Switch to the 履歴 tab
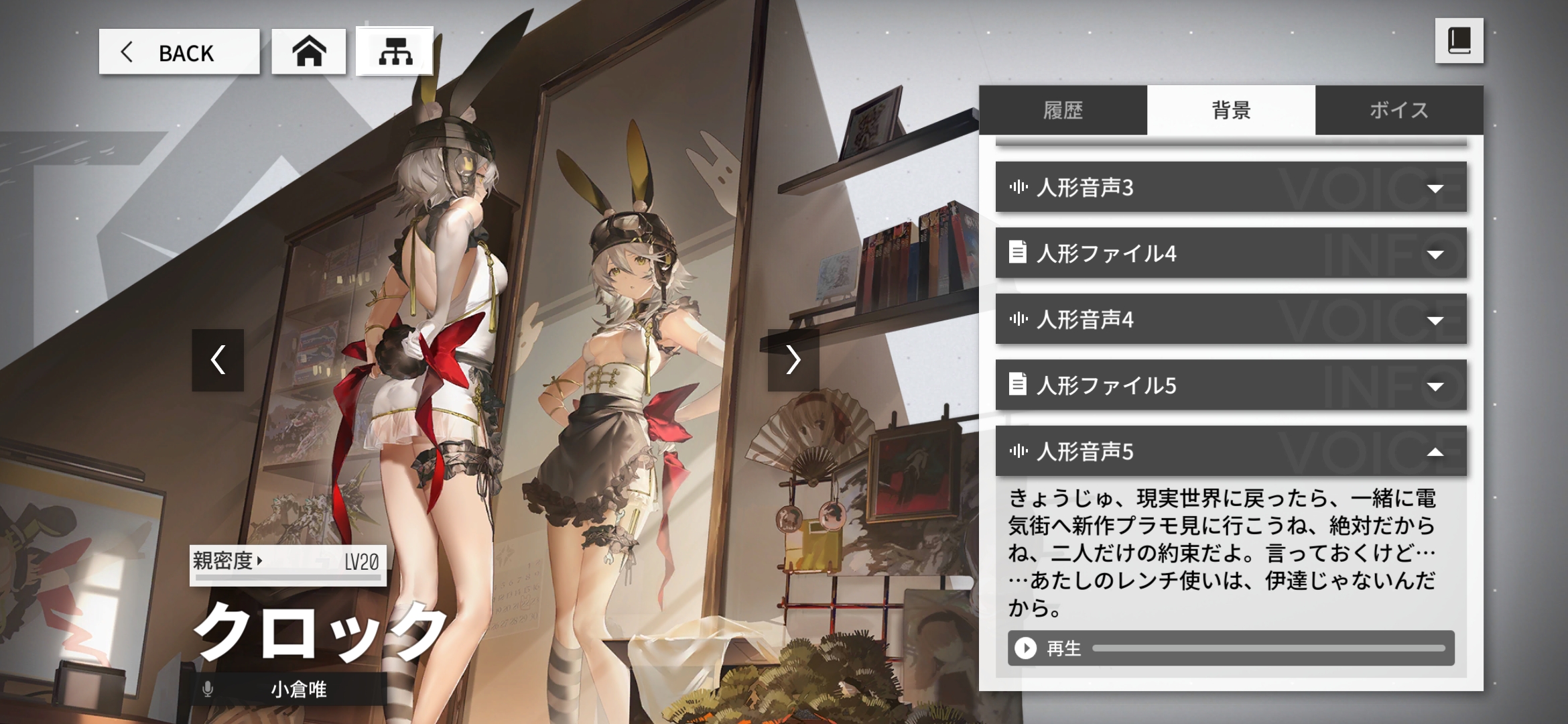The width and height of the screenshot is (1568, 724). tap(1063, 111)
